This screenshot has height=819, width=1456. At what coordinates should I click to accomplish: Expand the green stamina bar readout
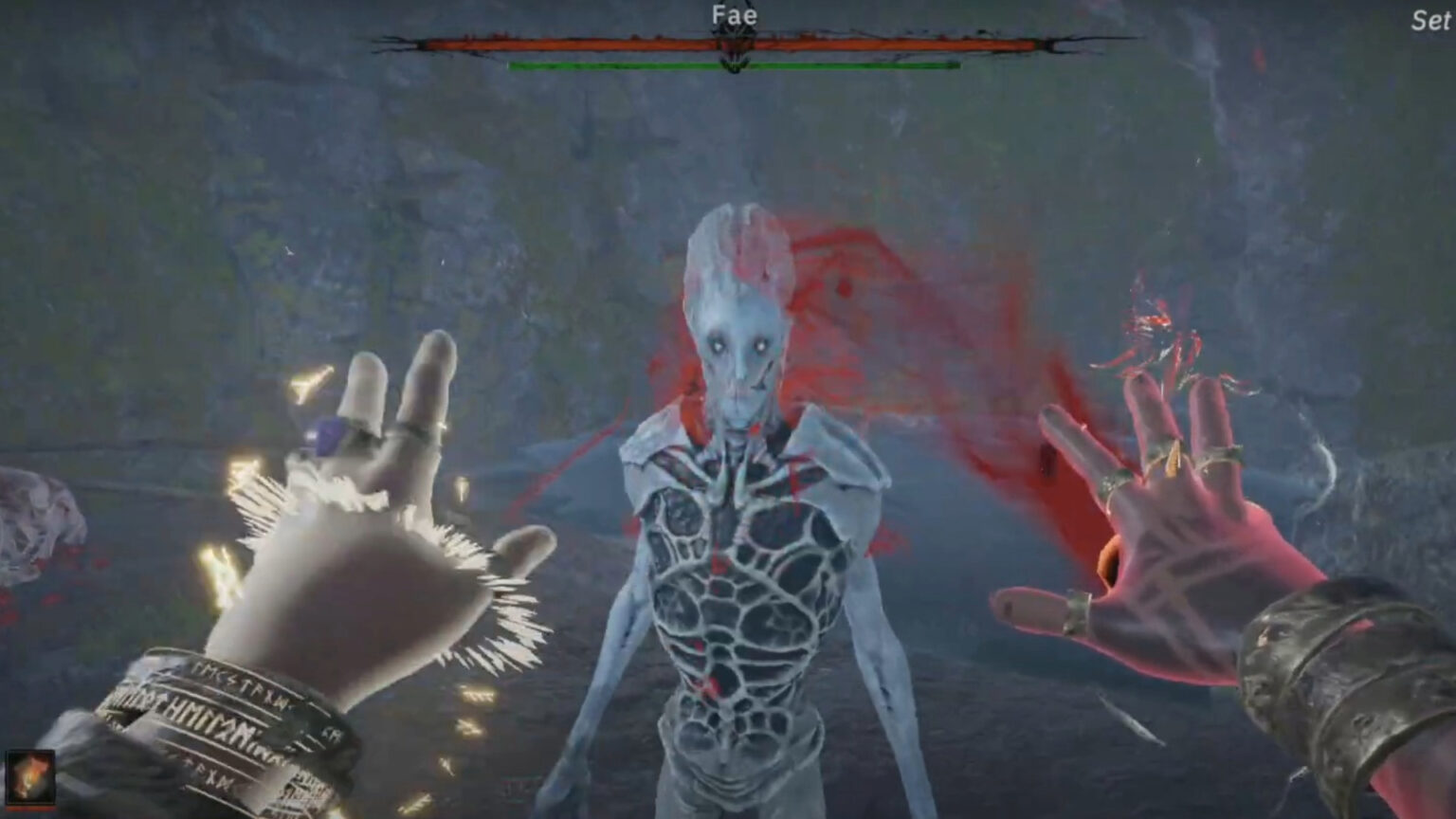pyautogui.click(x=735, y=67)
